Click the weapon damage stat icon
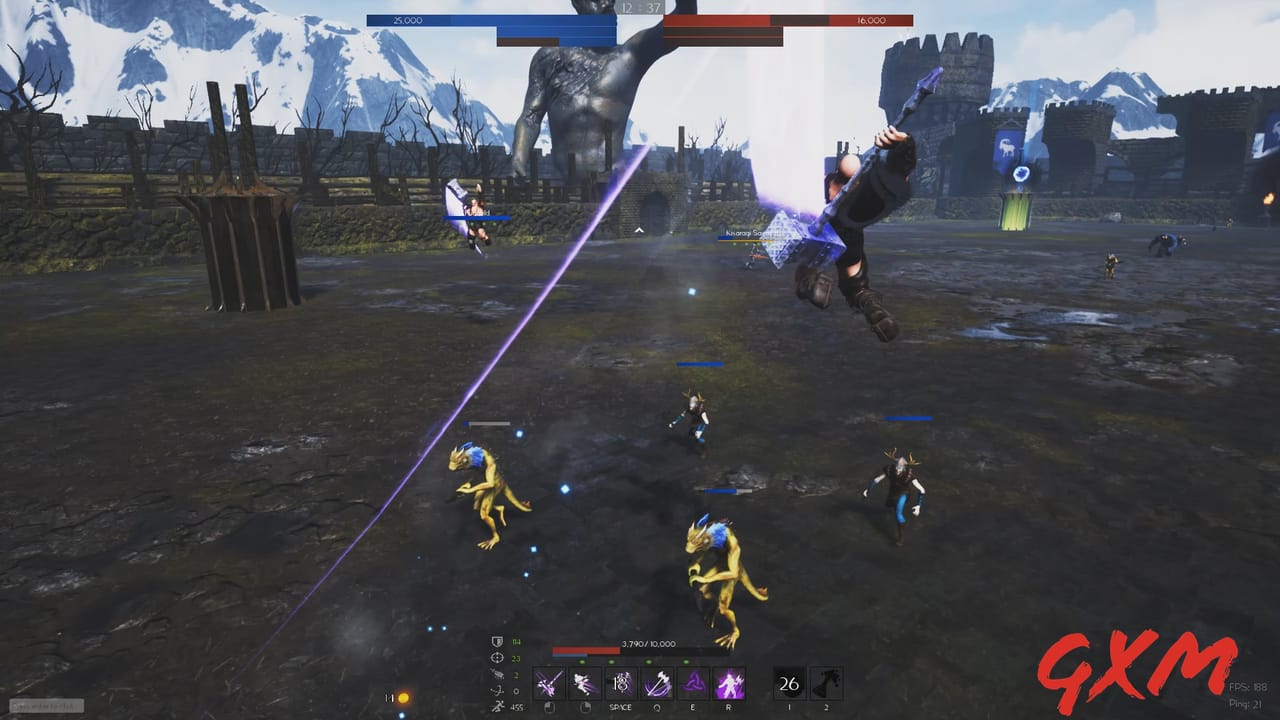This screenshot has height=720, width=1280. pyautogui.click(x=498, y=676)
